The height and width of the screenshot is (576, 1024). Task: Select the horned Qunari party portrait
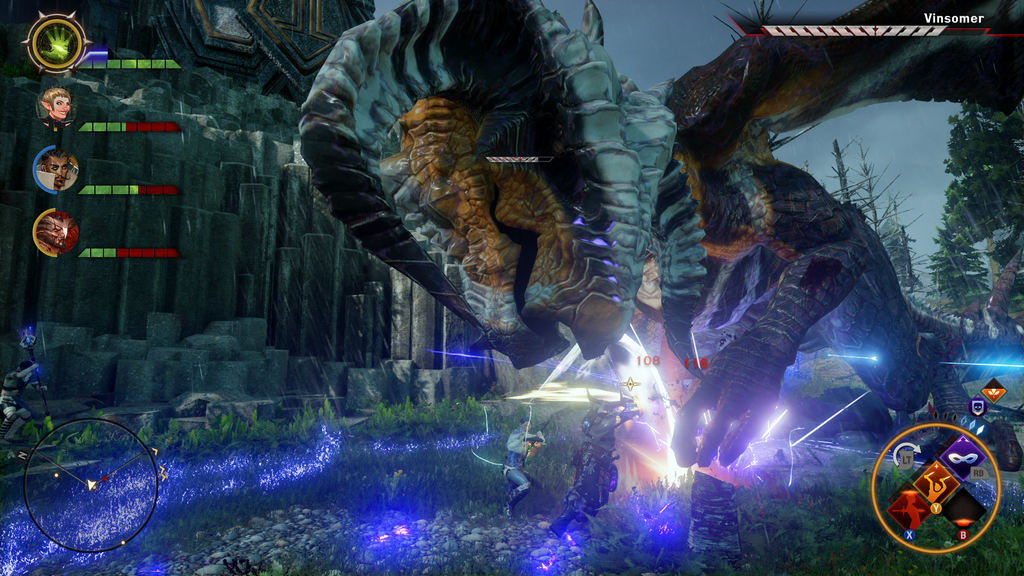(x=55, y=232)
